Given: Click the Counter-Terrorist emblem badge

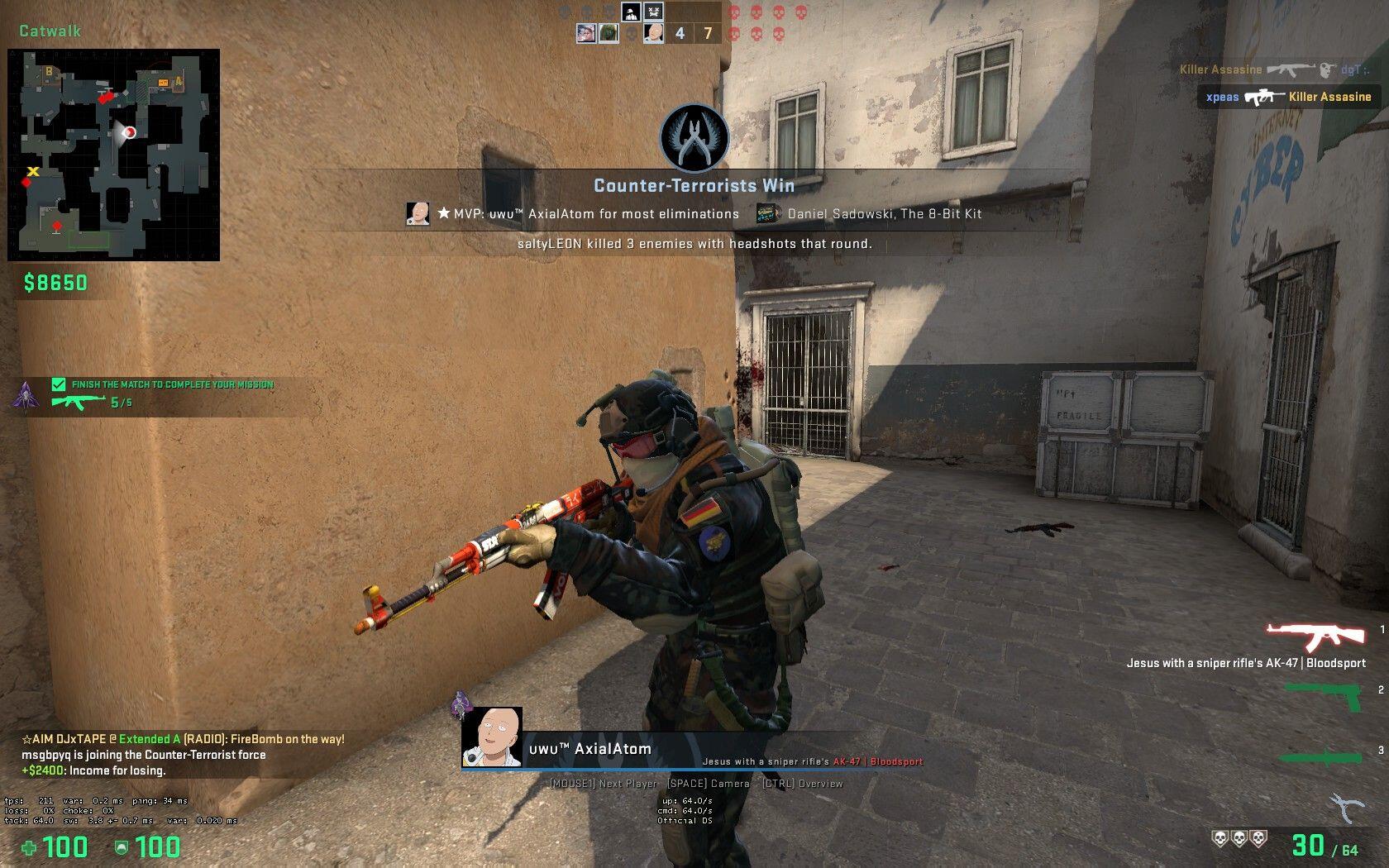Looking at the screenshot, I should pyautogui.click(x=694, y=138).
